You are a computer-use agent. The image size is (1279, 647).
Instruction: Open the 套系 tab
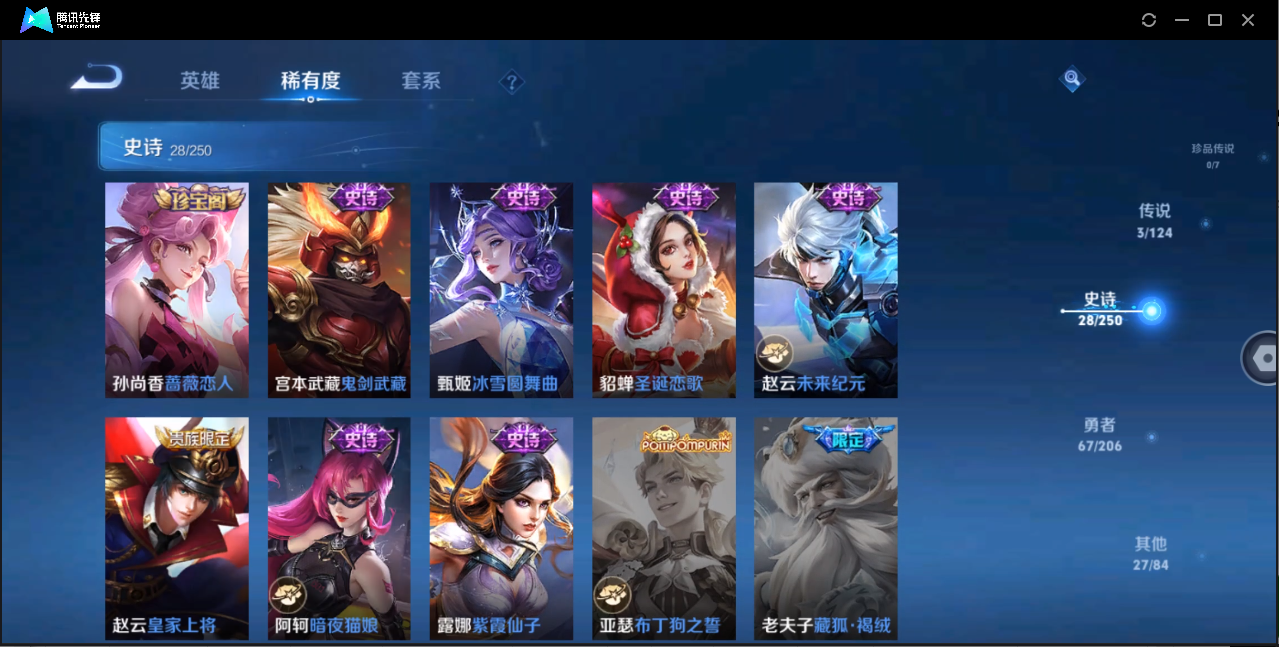(x=421, y=81)
